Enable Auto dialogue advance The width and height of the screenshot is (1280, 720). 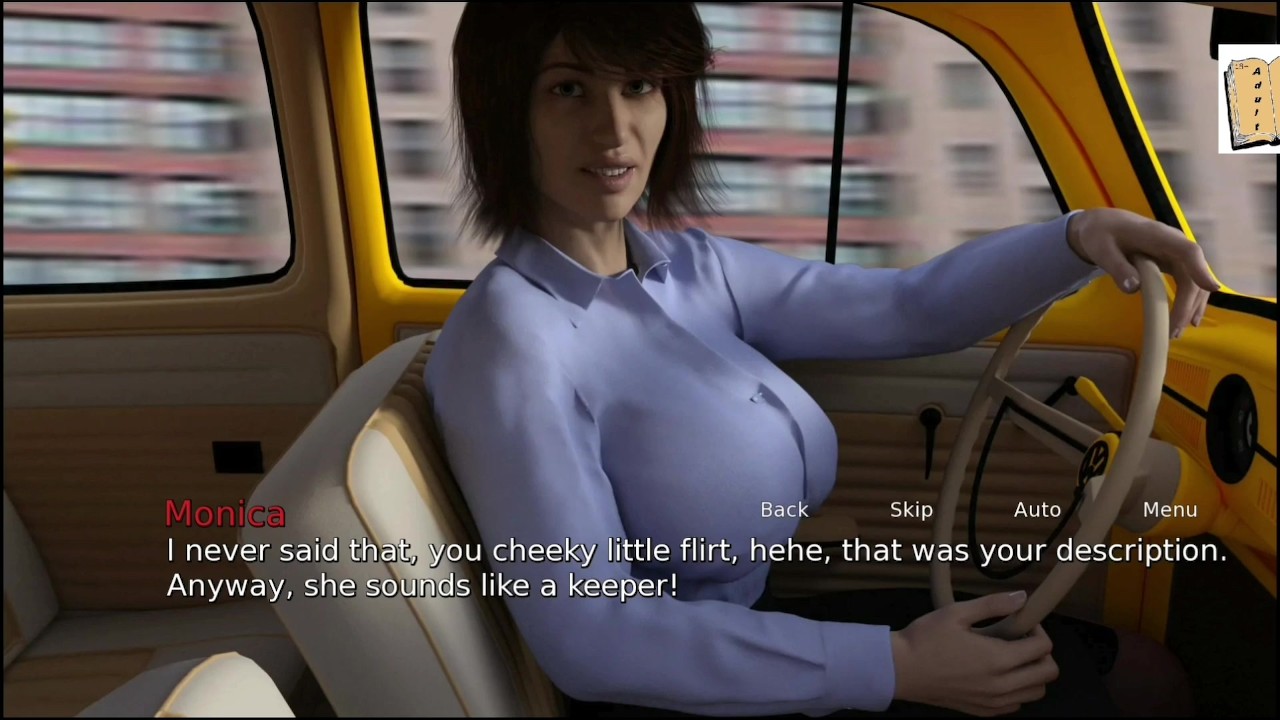pyautogui.click(x=1037, y=510)
